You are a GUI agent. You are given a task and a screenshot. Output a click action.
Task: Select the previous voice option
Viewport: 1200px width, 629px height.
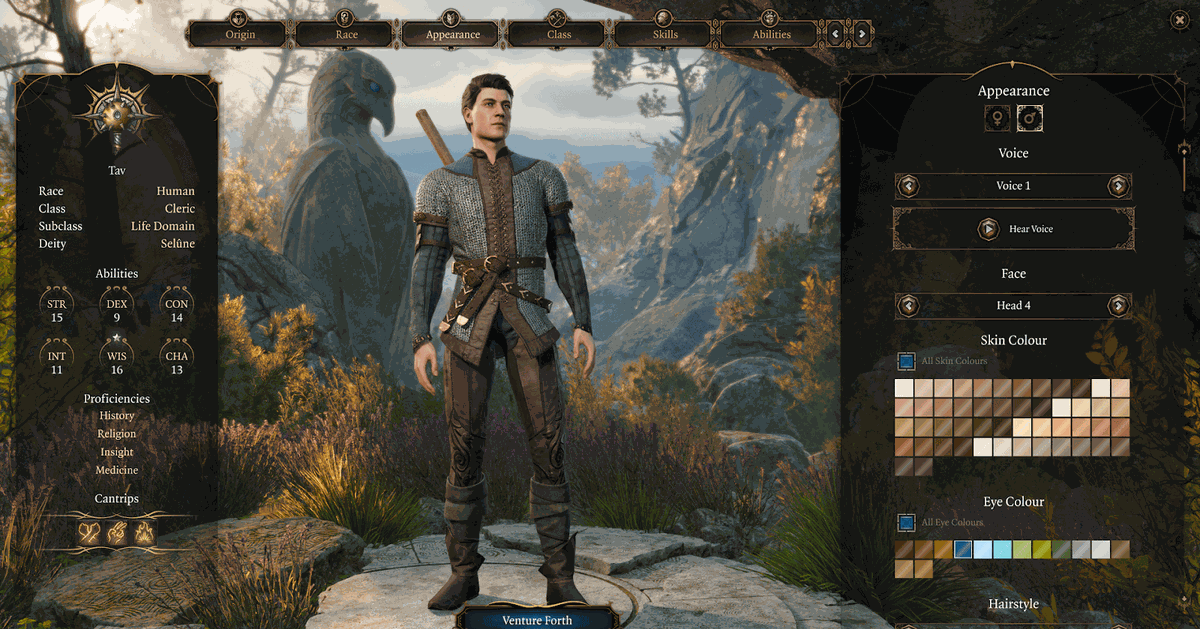point(908,186)
